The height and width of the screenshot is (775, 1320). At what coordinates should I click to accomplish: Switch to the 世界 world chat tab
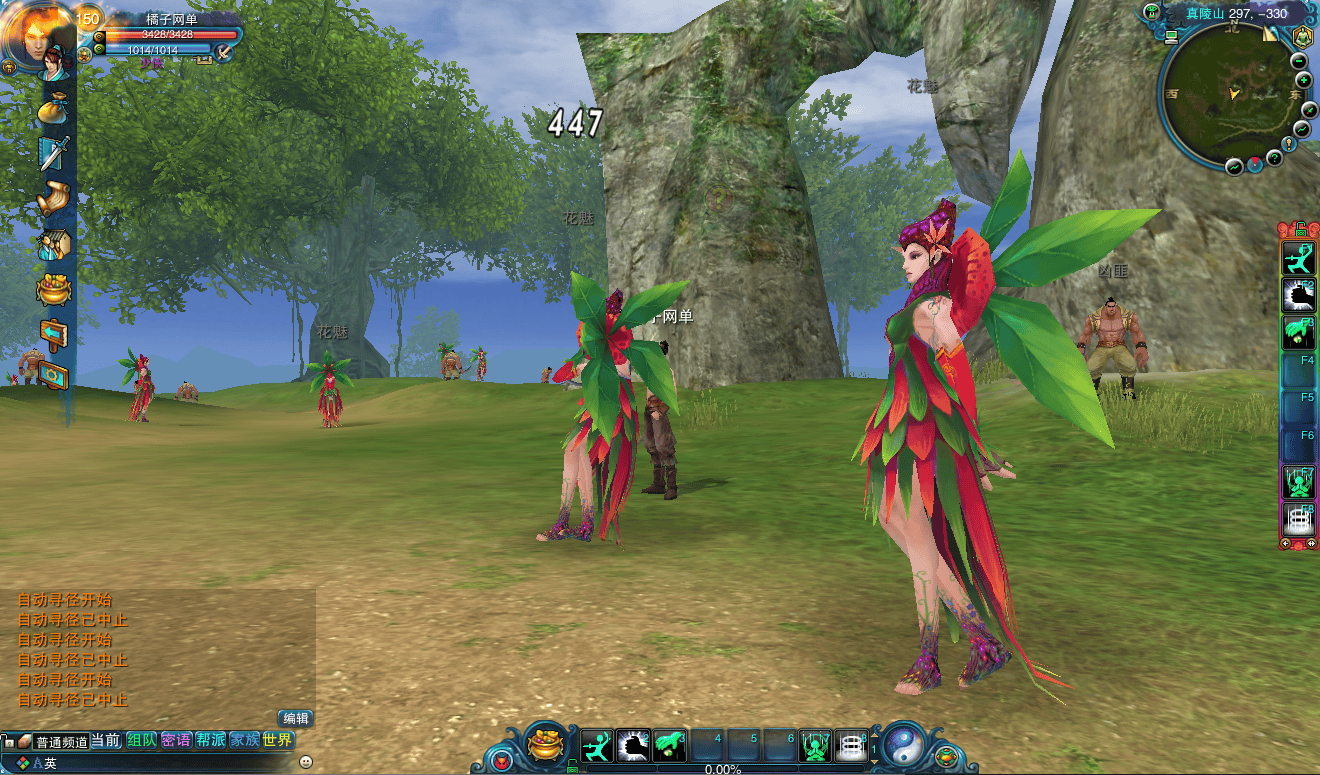click(278, 741)
